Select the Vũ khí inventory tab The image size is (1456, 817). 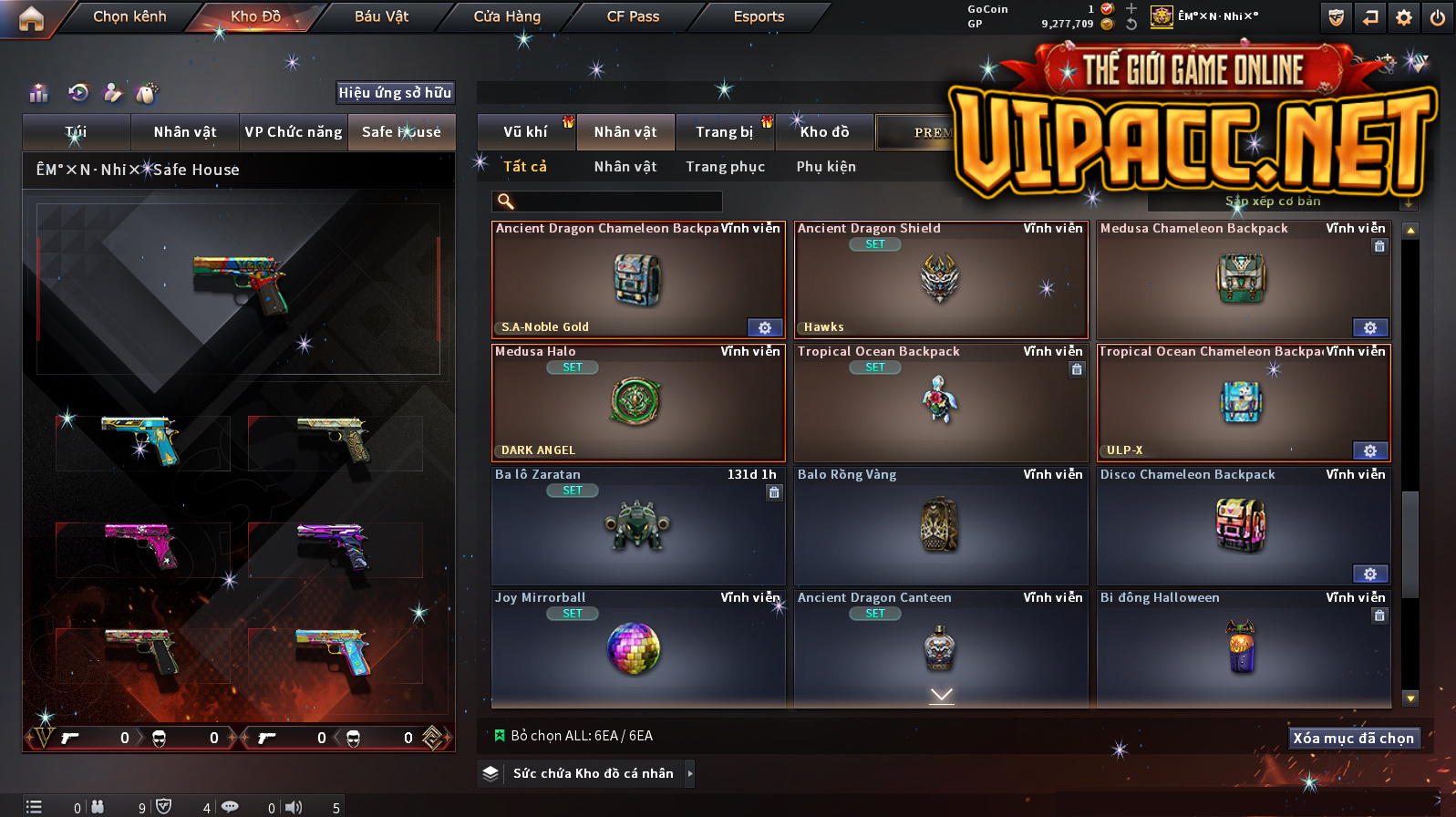pos(526,132)
